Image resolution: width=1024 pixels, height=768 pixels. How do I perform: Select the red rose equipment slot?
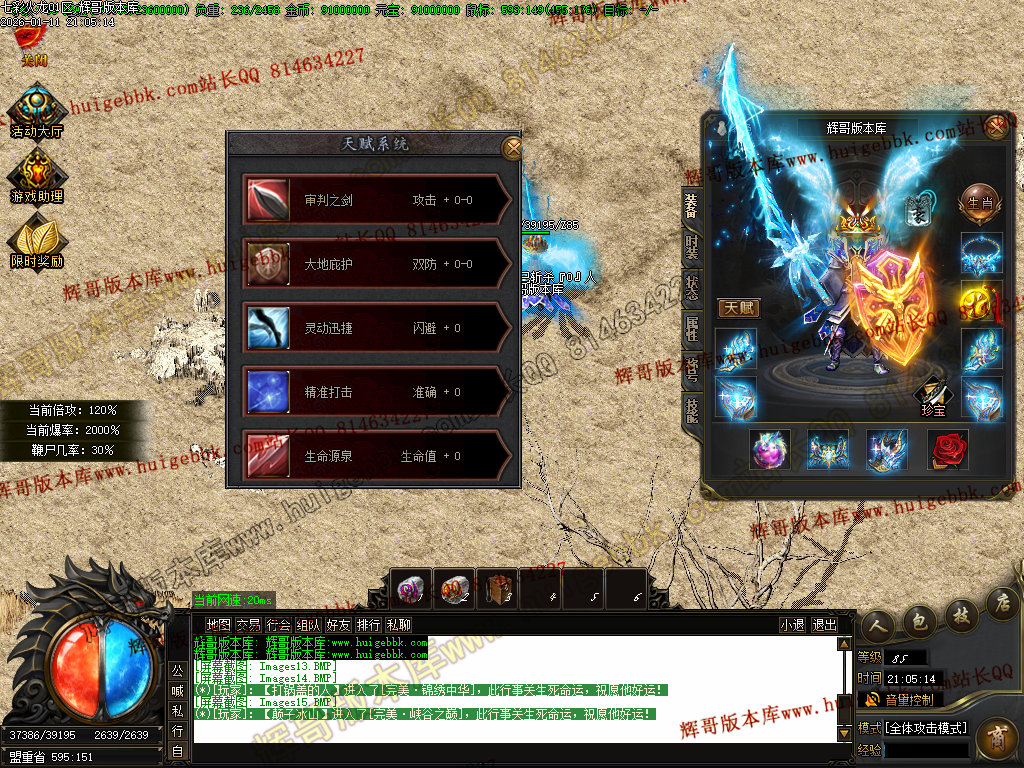[x=948, y=450]
